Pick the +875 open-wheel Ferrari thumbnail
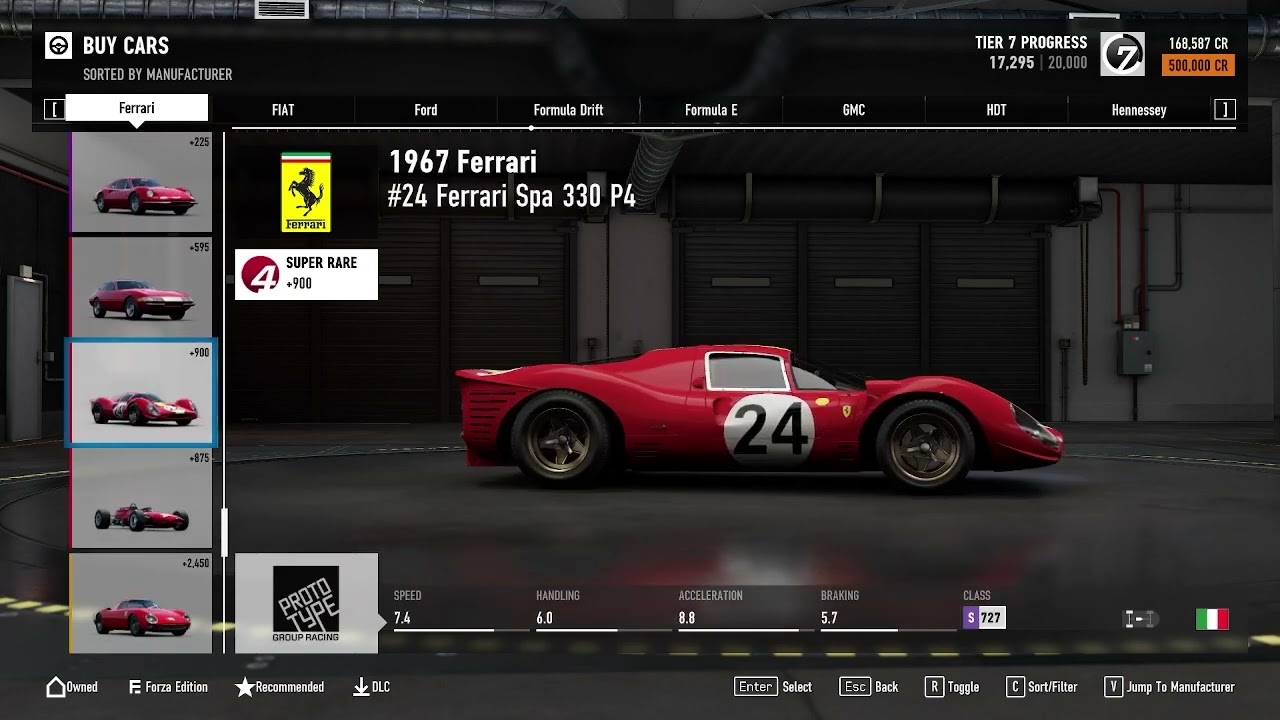Image resolution: width=1280 pixels, height=720 pixels. [141, 498]
